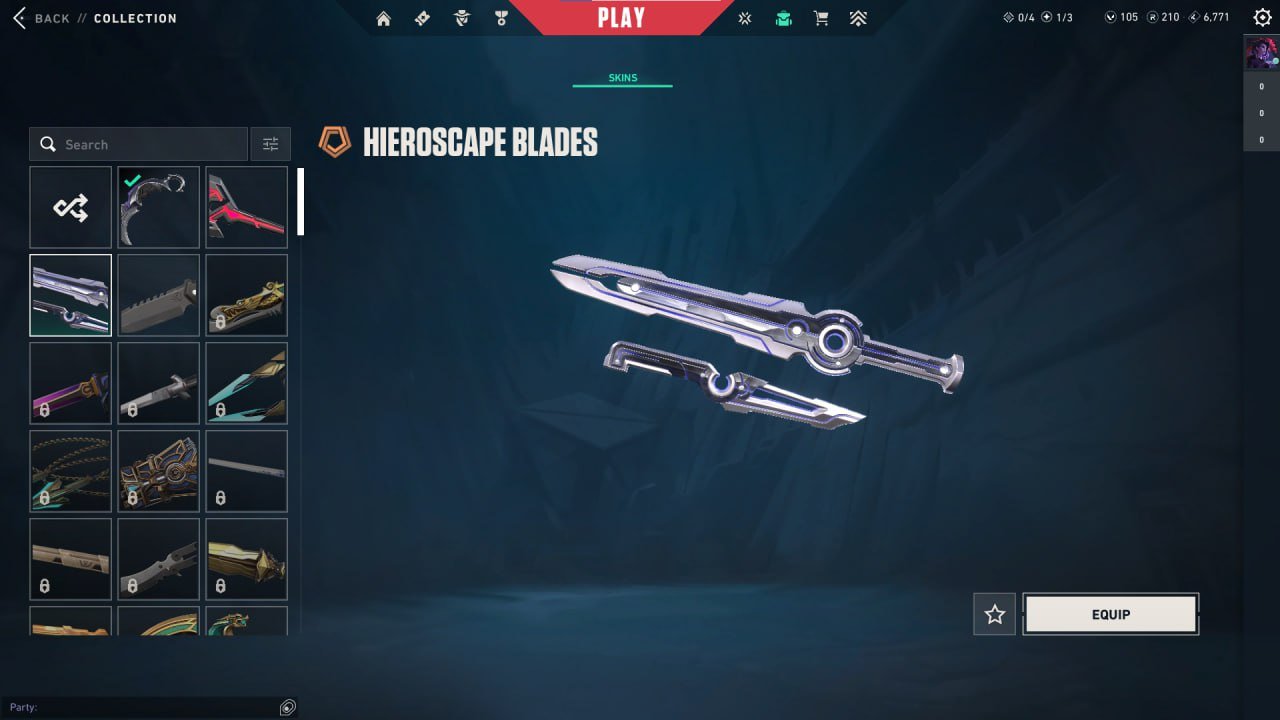Open the game Settings gear
Image resolution: width=1280 pixels, height=720 pixels.
click(x=1261, y=17)
